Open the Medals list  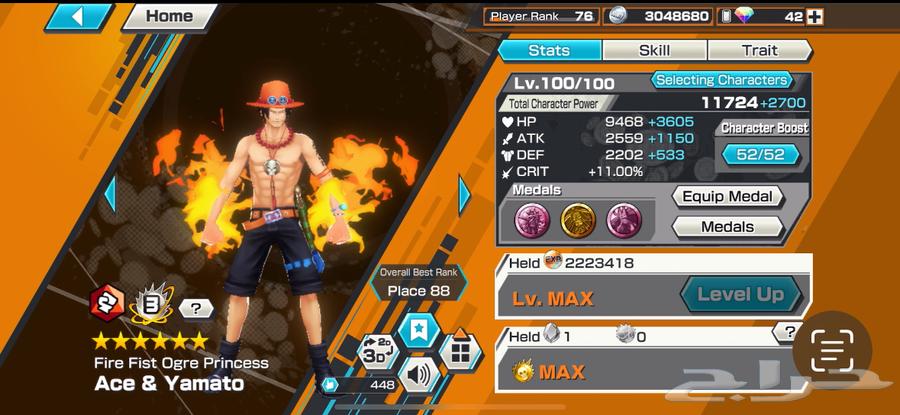pyautogui.click(x=727, y=227)
